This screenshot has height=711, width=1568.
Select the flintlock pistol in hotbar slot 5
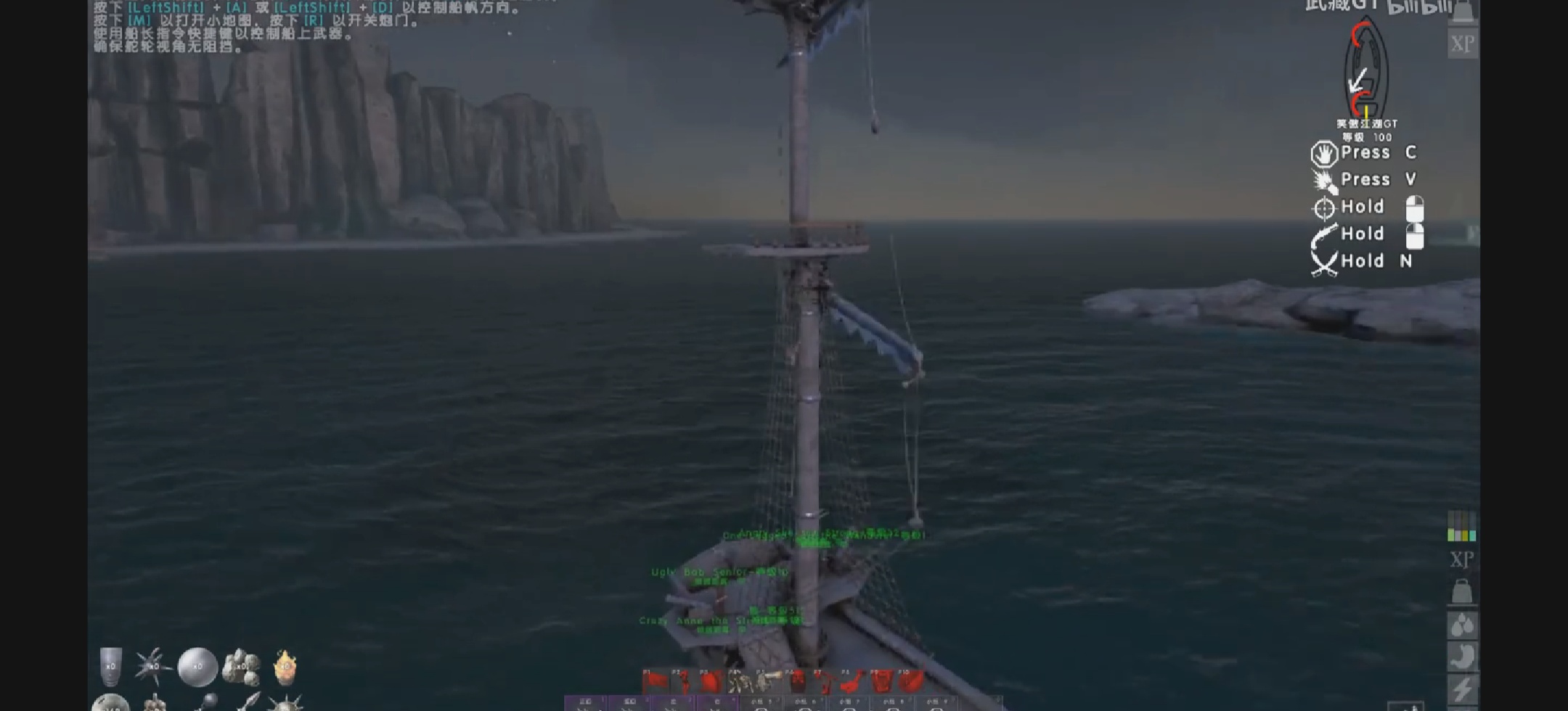pyautogui.click(x=767, y=679)
